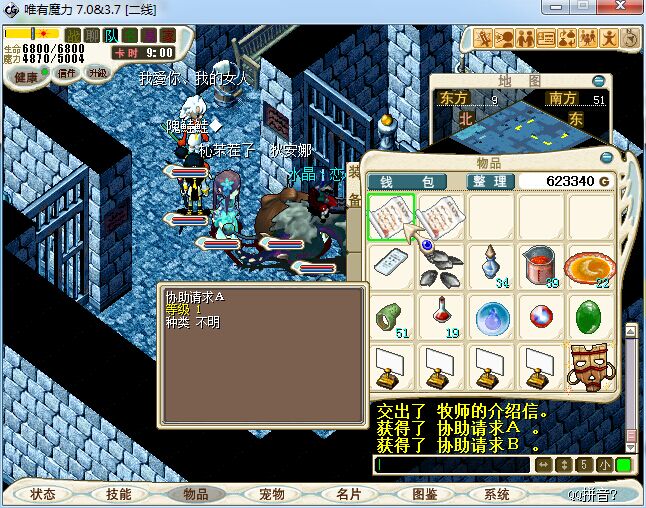
Task: Open the 图鉴 encyclopedia menu
Action: click(x=425, y=494)
